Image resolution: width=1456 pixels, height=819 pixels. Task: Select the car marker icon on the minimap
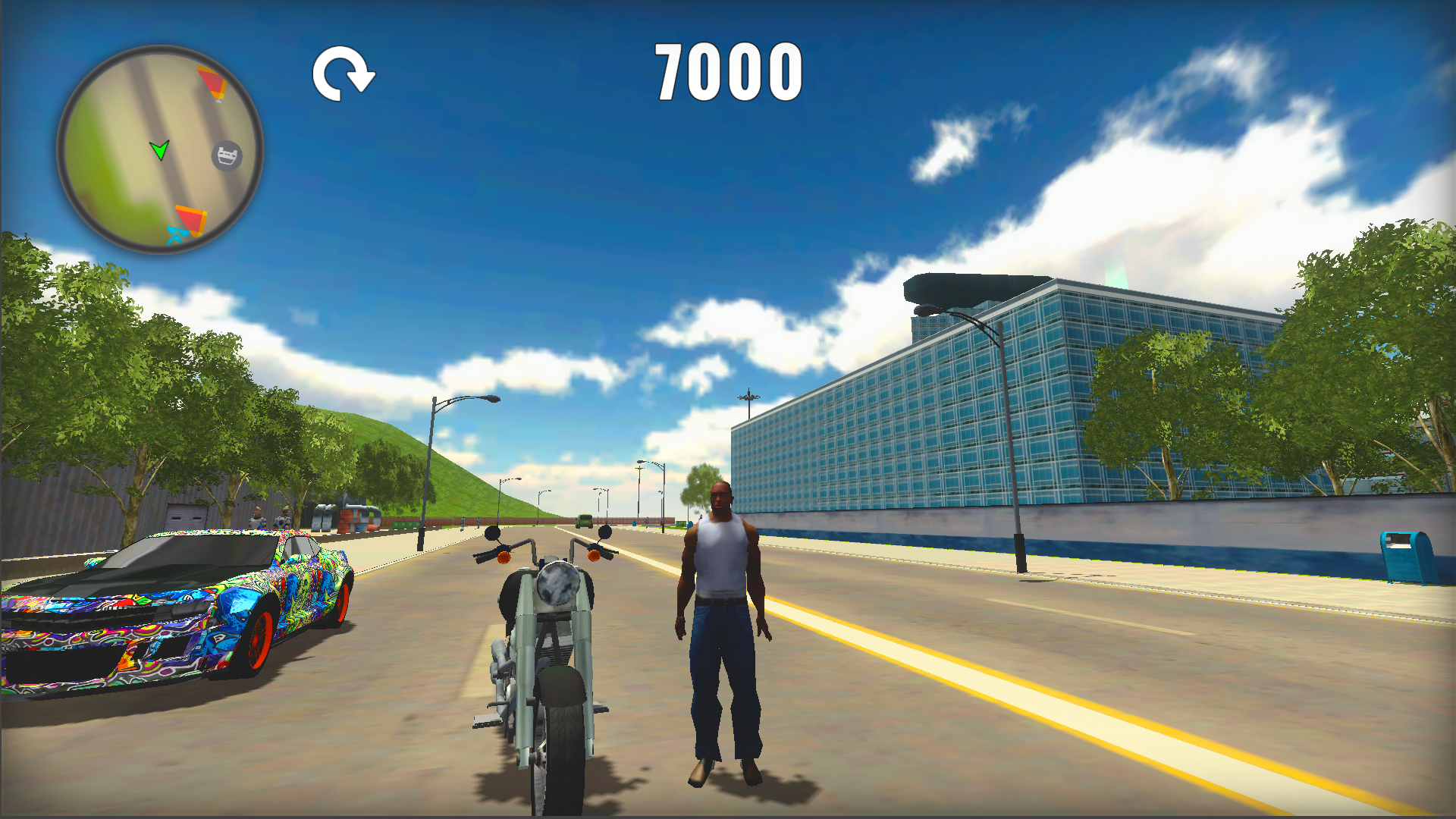tap(225, 155)
